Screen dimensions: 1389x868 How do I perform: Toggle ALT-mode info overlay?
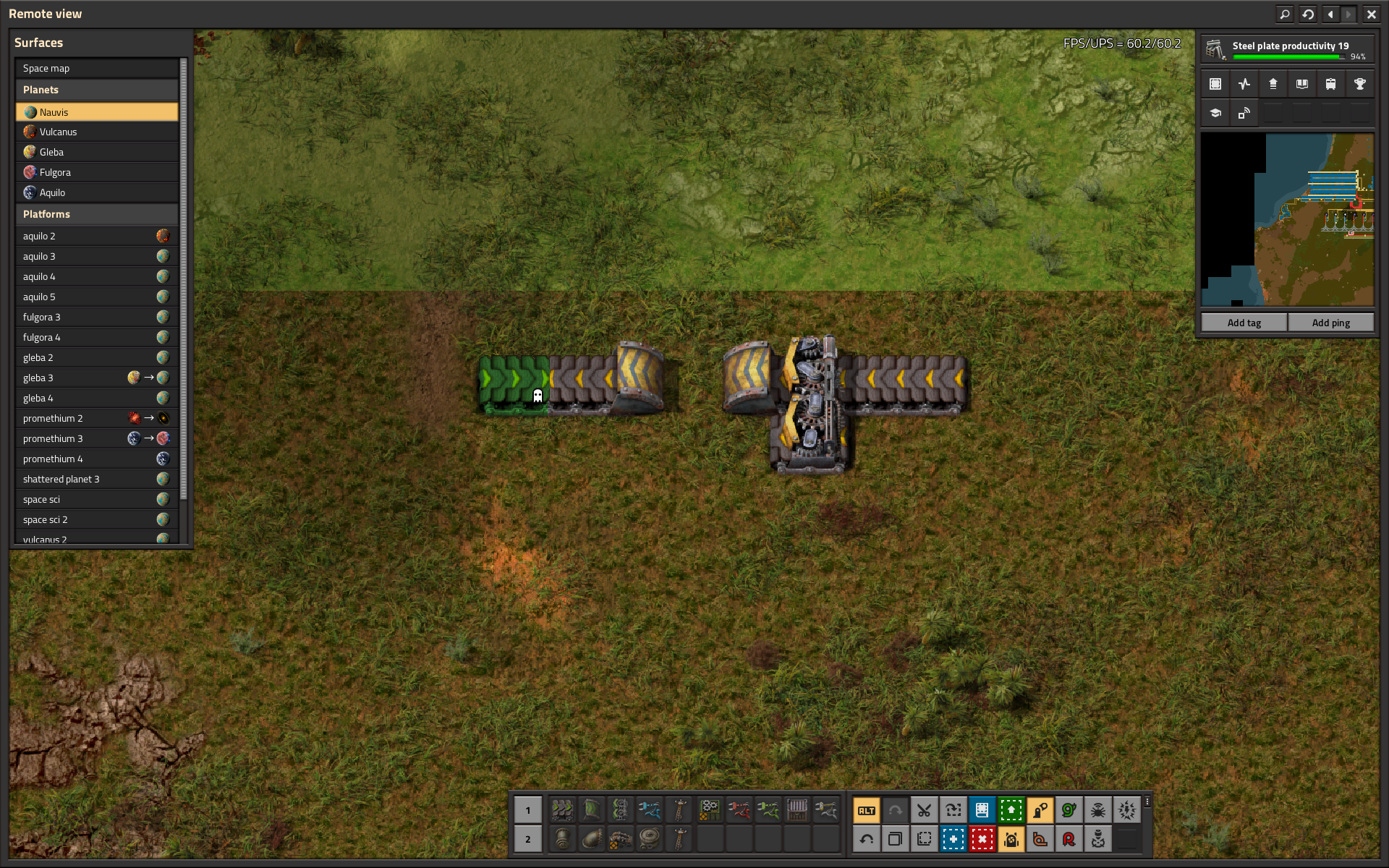[x=866, y=810]
